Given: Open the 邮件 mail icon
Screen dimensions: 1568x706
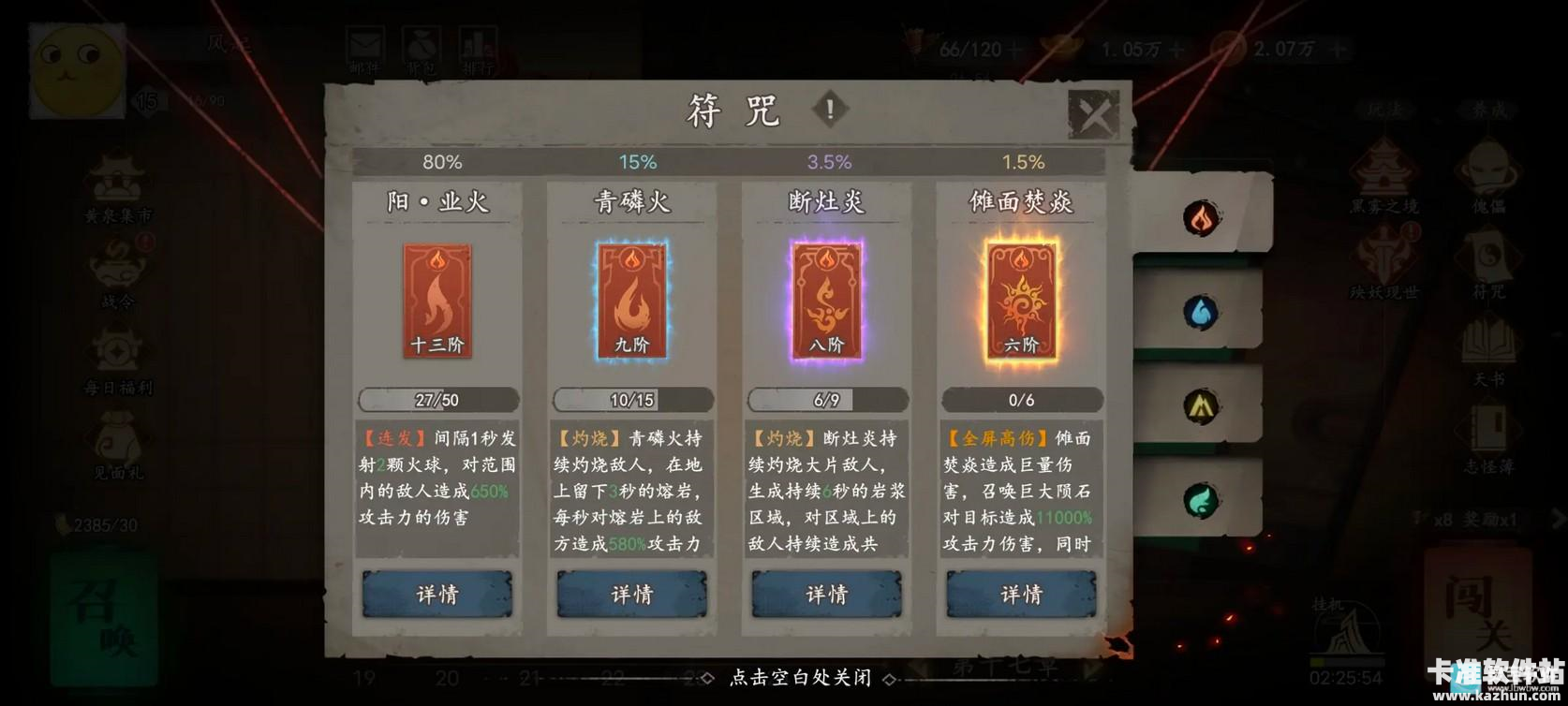Looking at the screenshot, I should [x=365, y=45].
